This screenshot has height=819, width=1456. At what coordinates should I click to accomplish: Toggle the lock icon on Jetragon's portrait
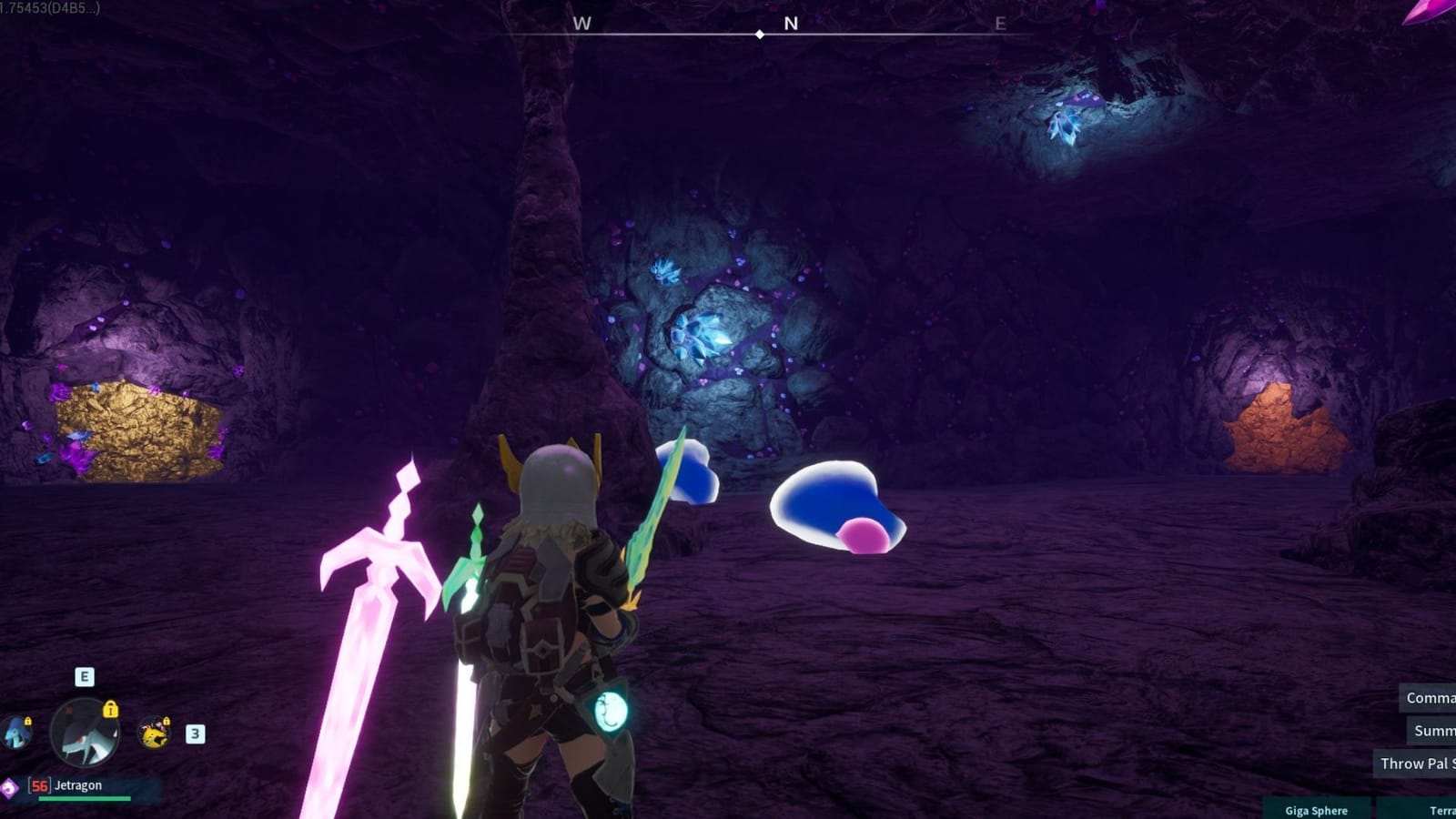111,710
